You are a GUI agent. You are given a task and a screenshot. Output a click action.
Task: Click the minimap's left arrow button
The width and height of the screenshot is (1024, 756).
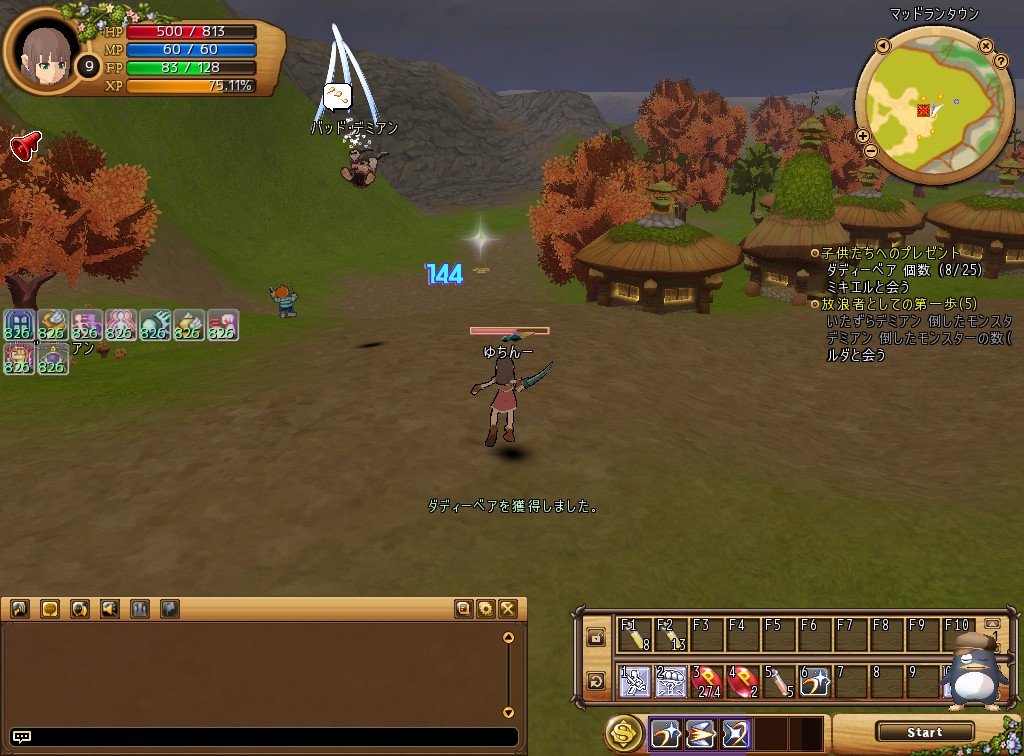[883, 46]
